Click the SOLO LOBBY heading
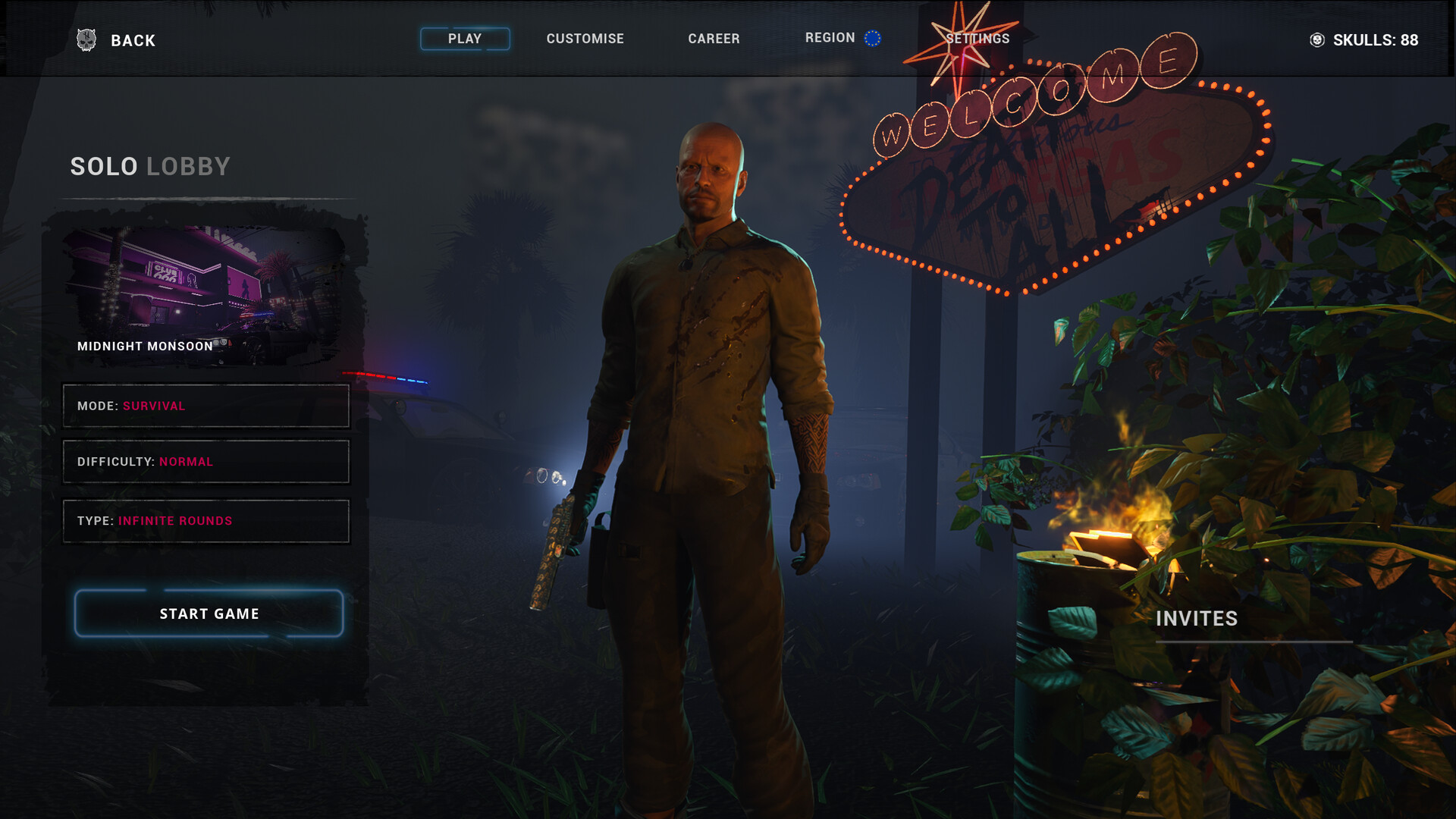This screenshot has width=1456, height=819. (x=150, y=166)
